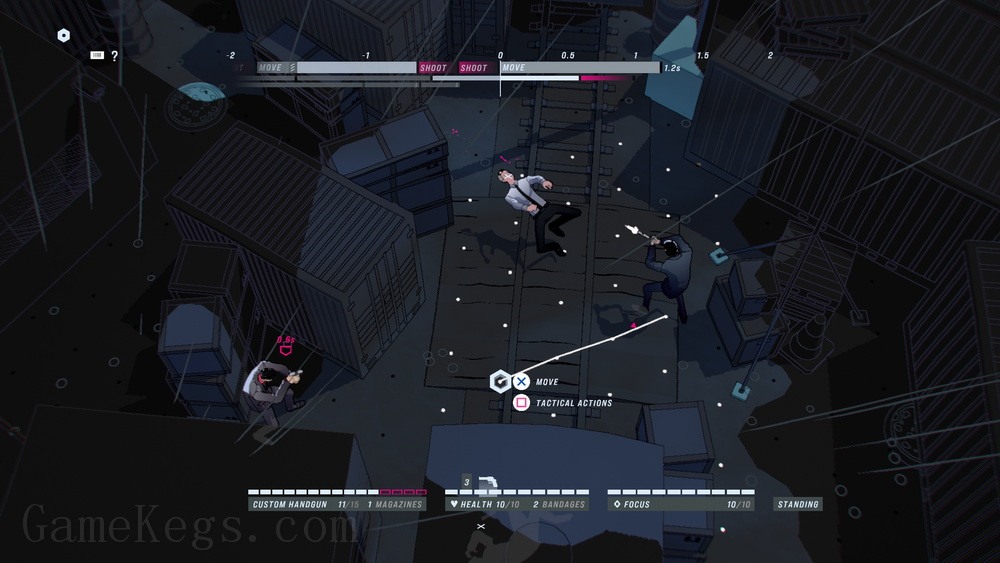Open the hexagon menu icon
The width and height of the screenshot is (1000, 563).
[64, 36]
